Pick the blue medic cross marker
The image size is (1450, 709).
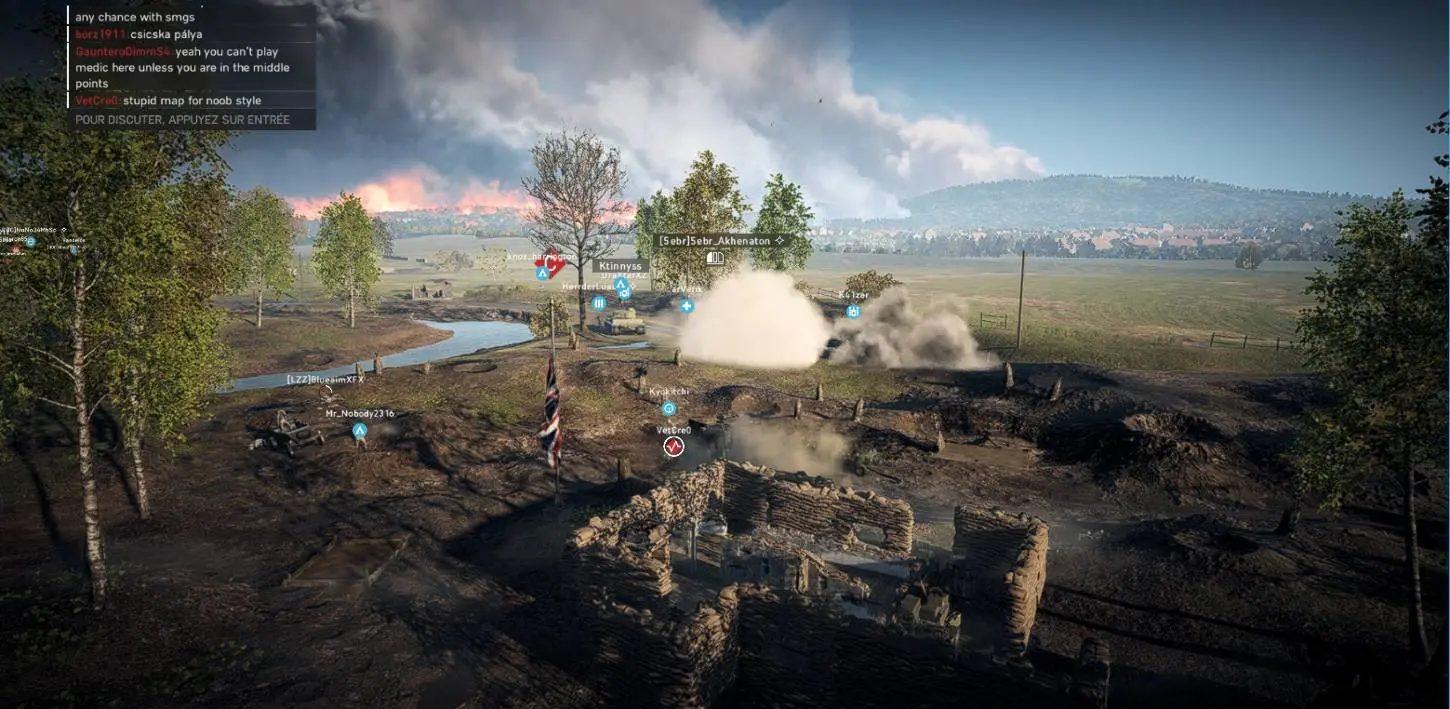(687, 305)
